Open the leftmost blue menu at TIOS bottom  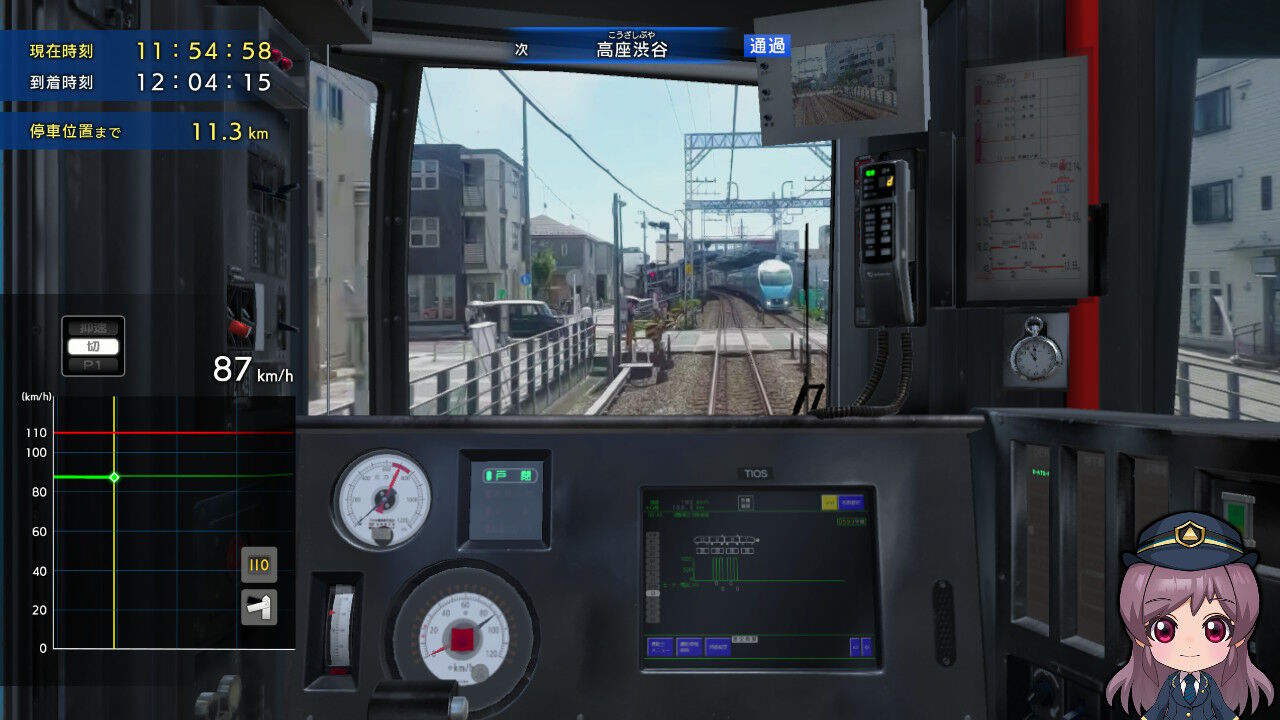[x=660, y=645]
